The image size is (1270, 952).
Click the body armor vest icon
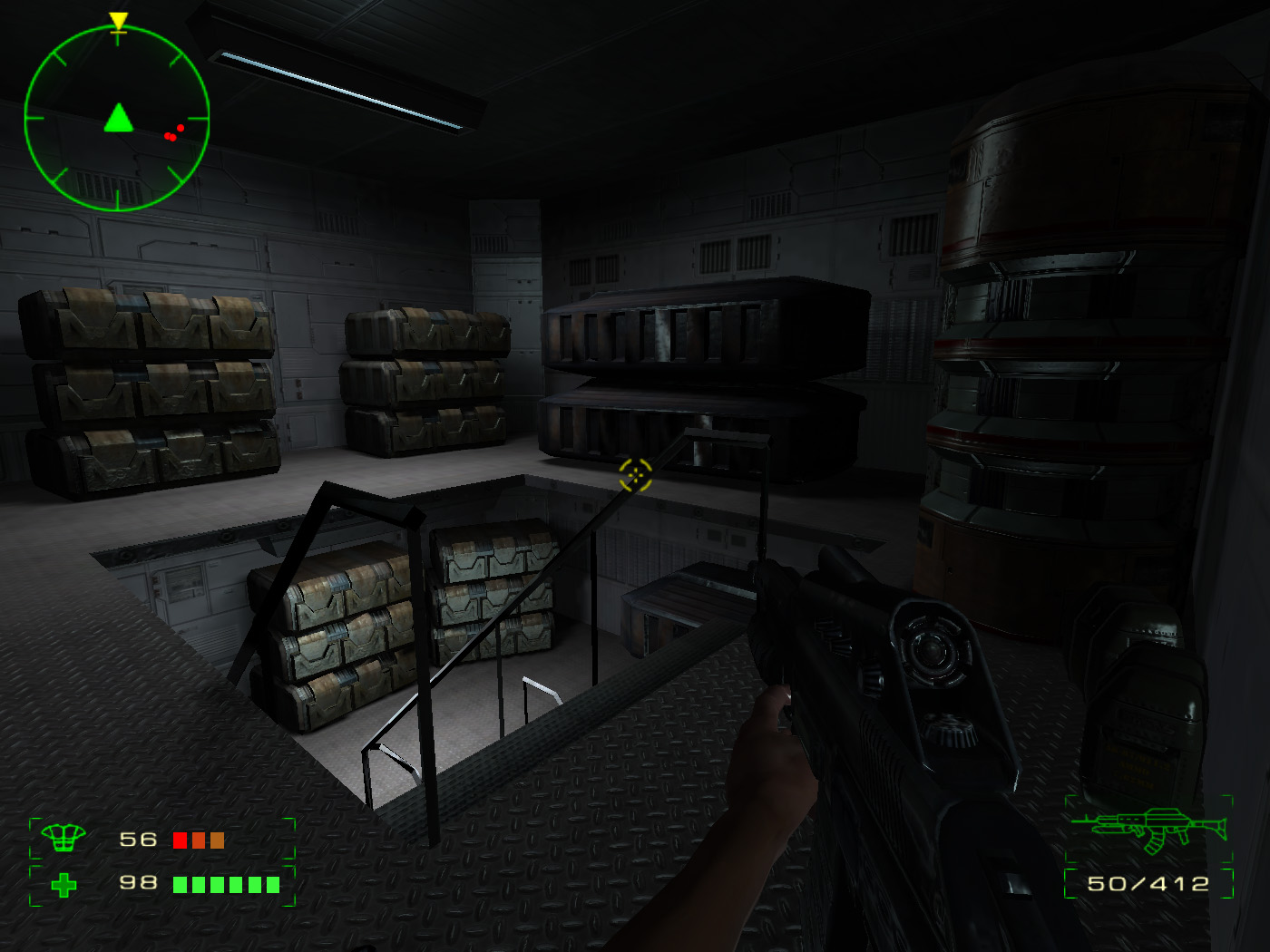click(x=63, y=839)
